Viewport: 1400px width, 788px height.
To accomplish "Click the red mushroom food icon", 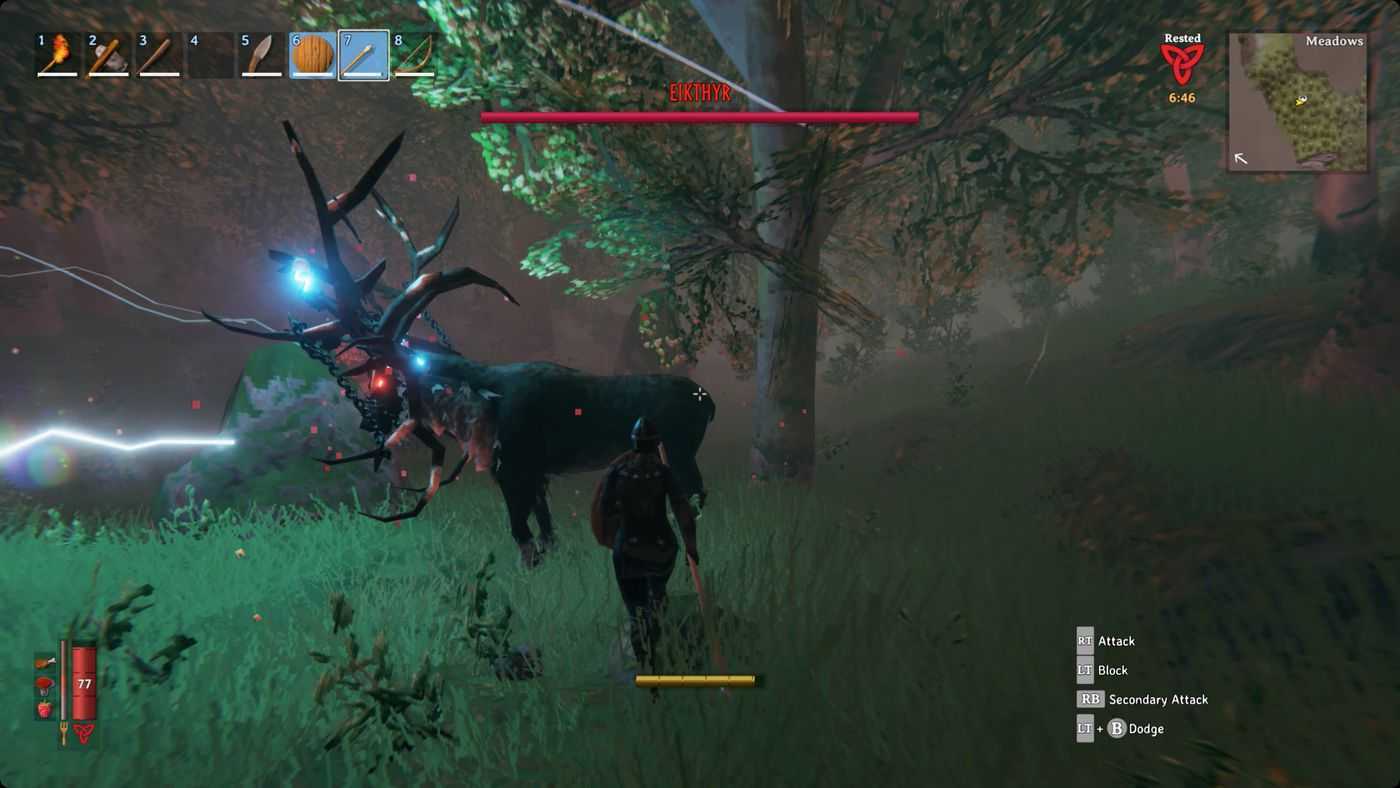I will click(45, 686).
